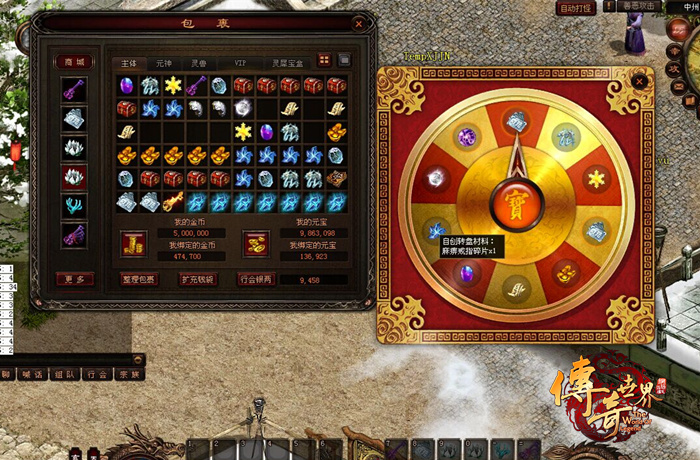Viewport: 700px width, 460px height.
Task: Switch to the 灵兽 tab
Action: 199,63
